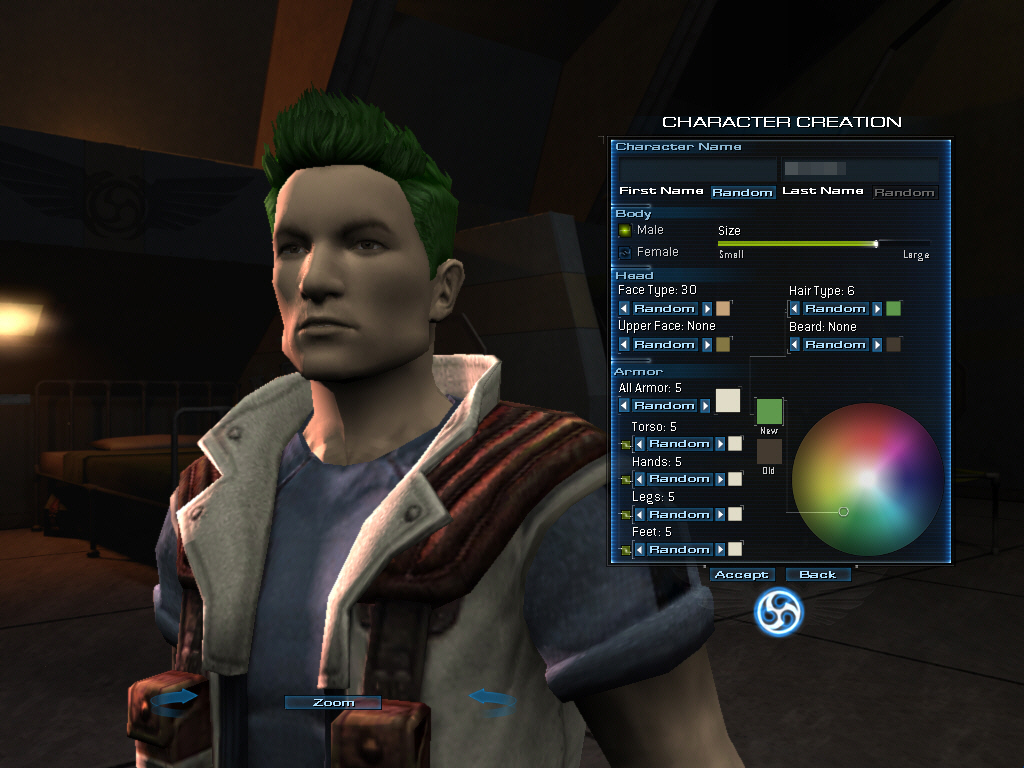Image resolution: width=1024 pixels, height=768 pixels.
Task: Zoom the character preview
Action: 333,703
